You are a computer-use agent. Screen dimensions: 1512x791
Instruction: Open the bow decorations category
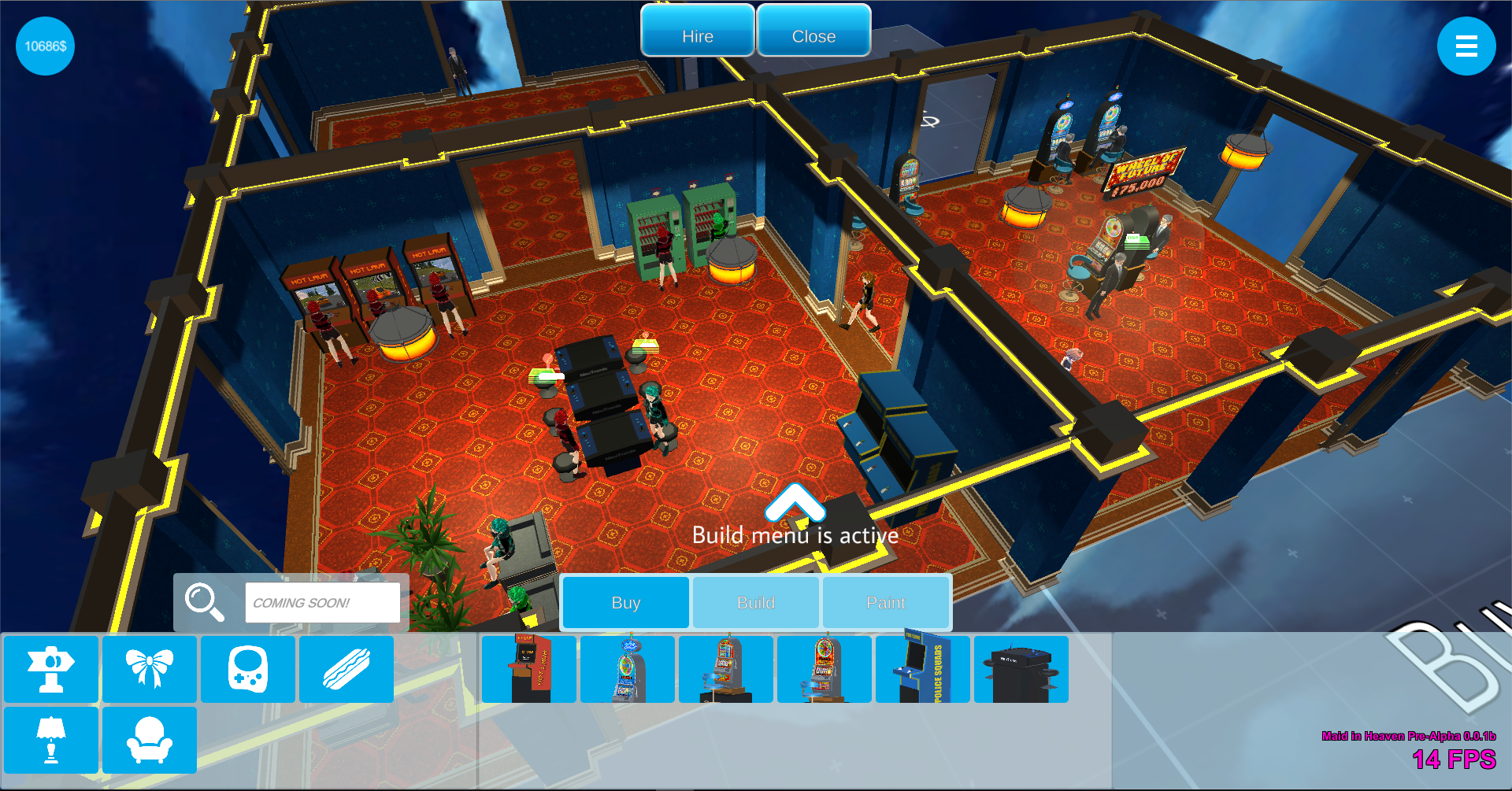pos(150,669)
